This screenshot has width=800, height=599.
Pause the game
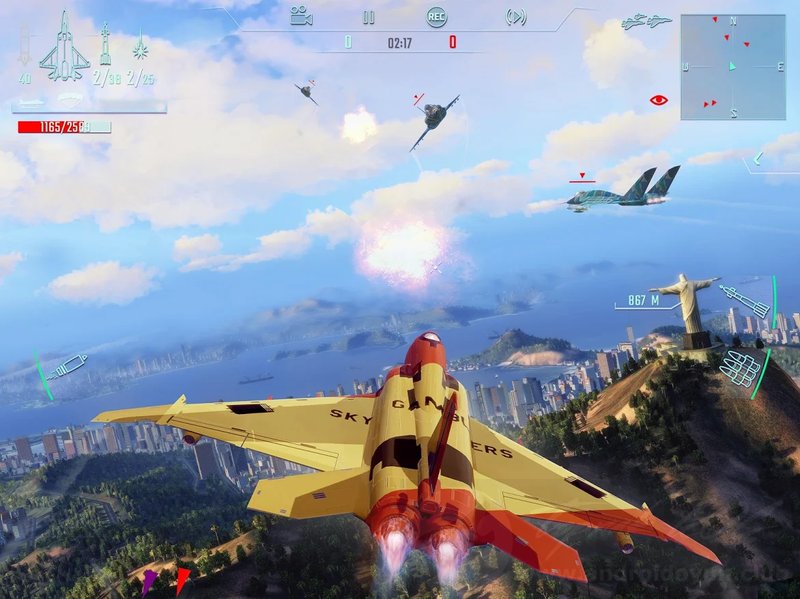(368, 17)
